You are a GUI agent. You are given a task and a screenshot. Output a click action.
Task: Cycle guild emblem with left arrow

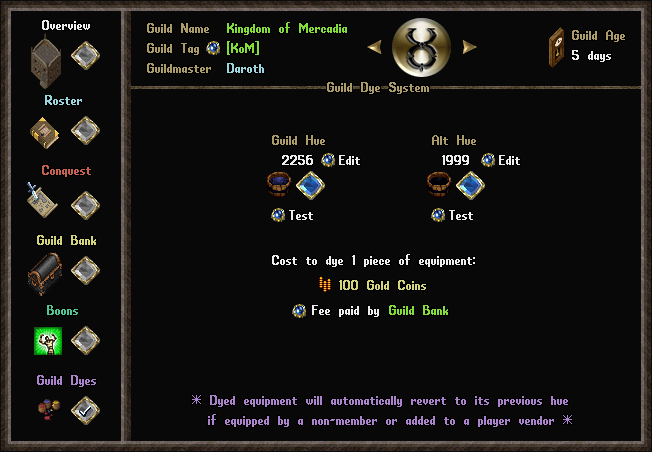[374, 47]
